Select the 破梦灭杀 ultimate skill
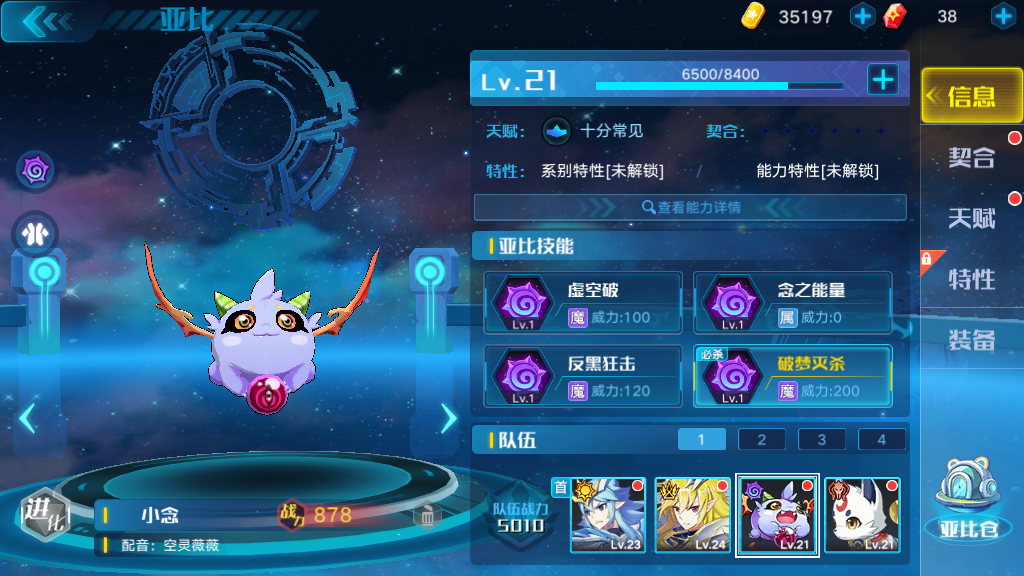 [x=792, y=376]
